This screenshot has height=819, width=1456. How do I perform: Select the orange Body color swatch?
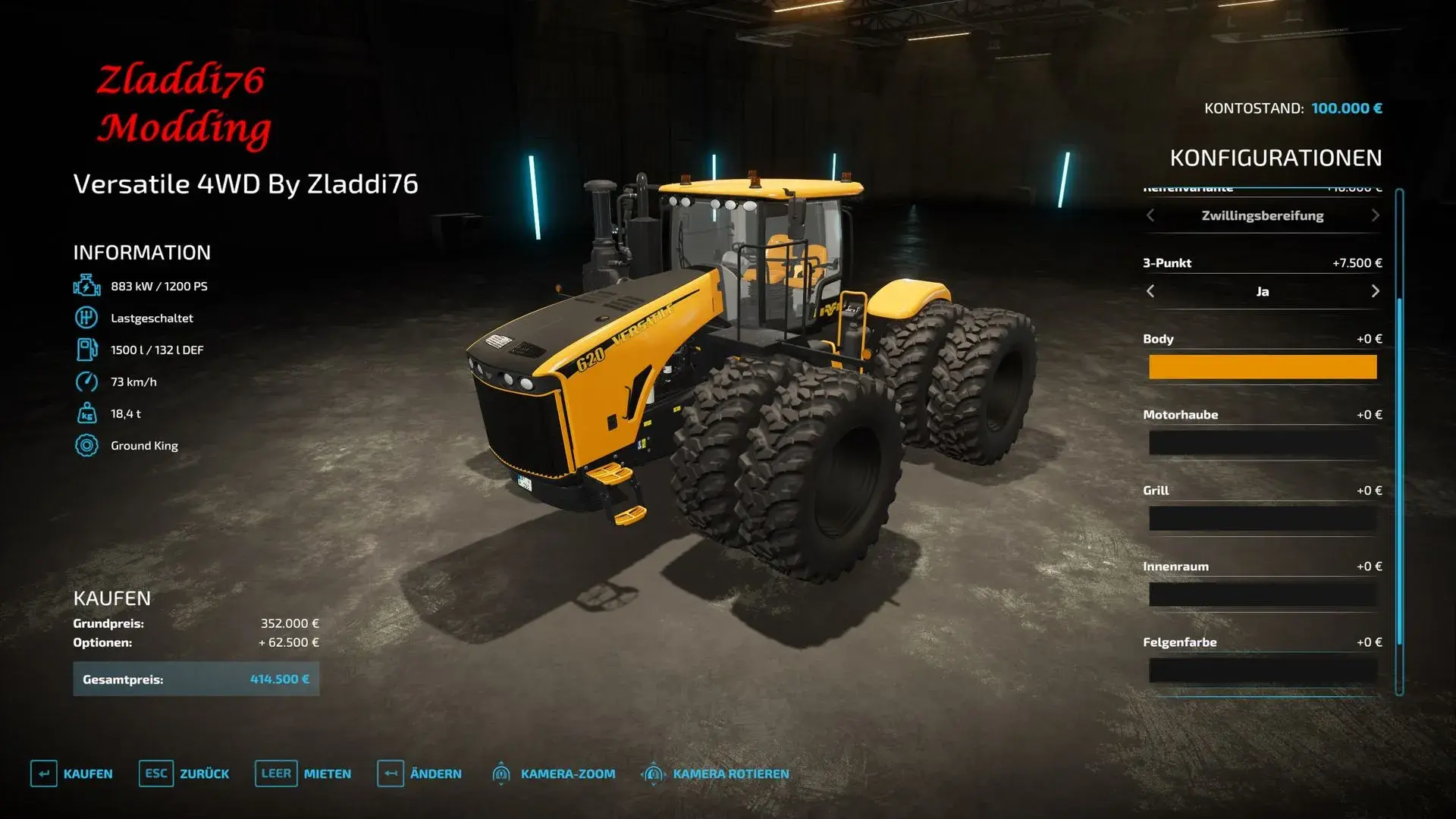point(1263,367)
